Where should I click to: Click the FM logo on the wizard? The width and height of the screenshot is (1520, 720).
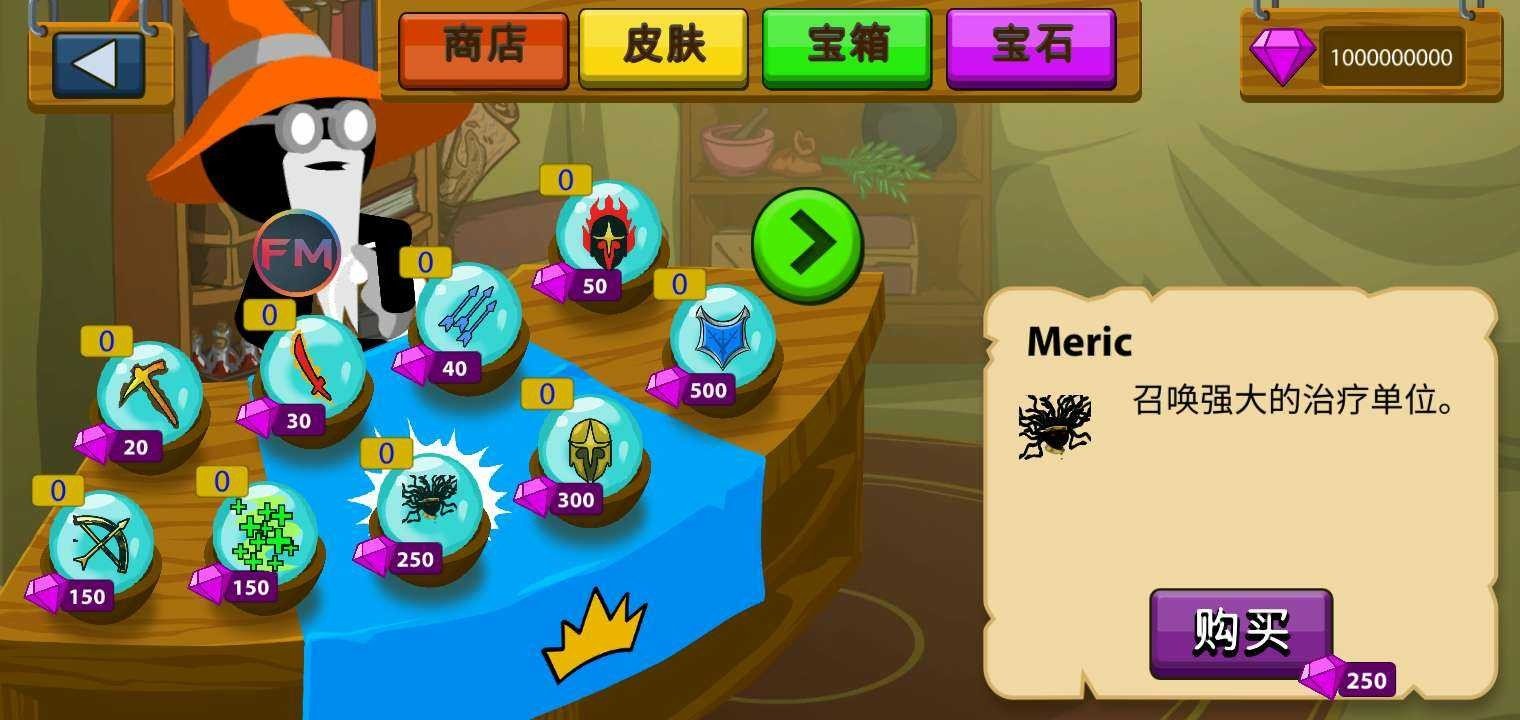296,250
